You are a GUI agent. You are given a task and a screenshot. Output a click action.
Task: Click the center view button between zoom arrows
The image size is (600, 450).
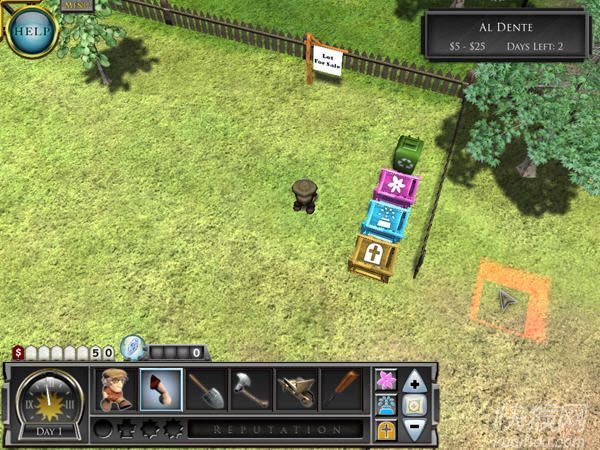[x=415, y=405]
